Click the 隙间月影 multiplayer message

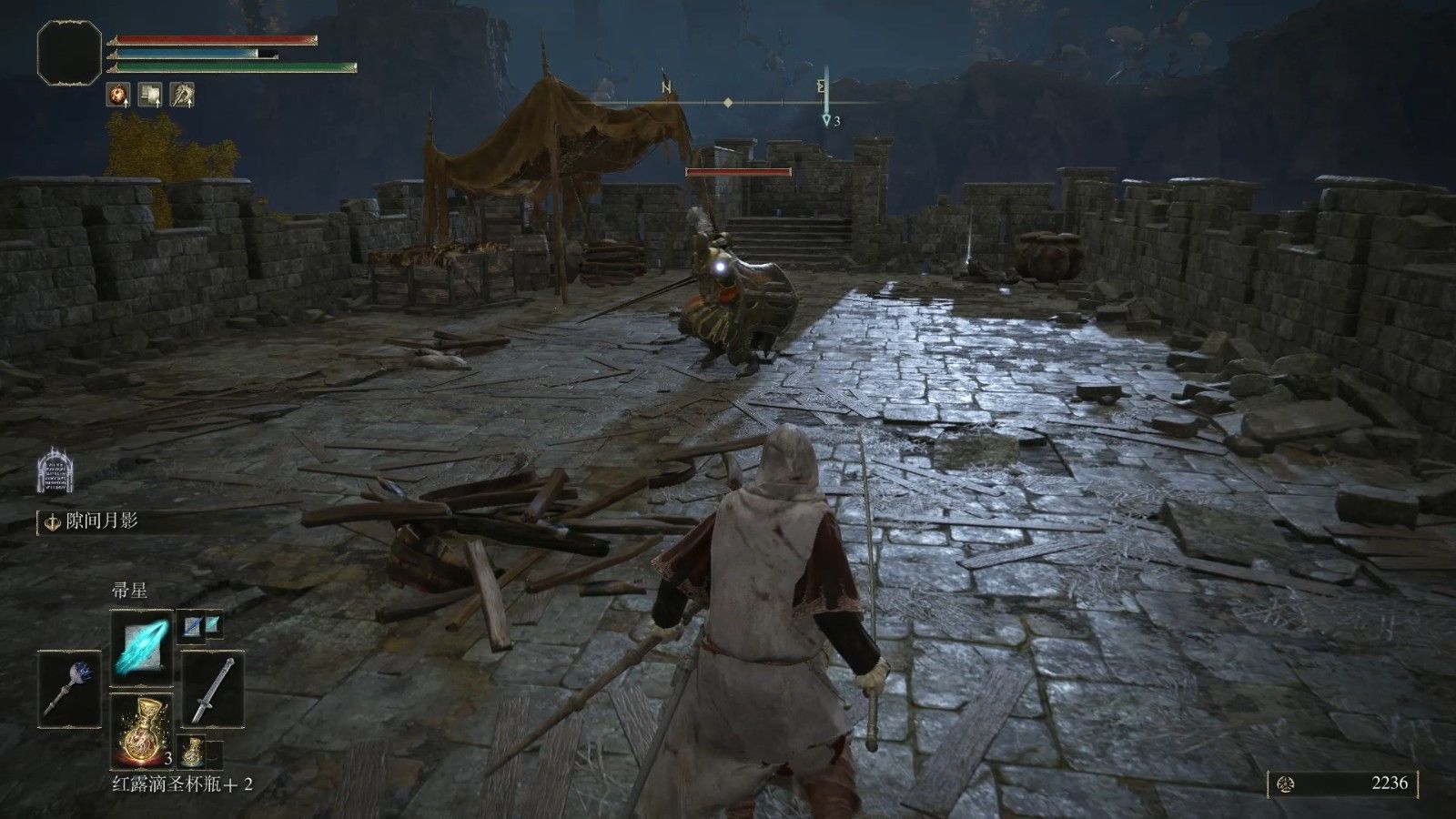click(x=100, y=521)
